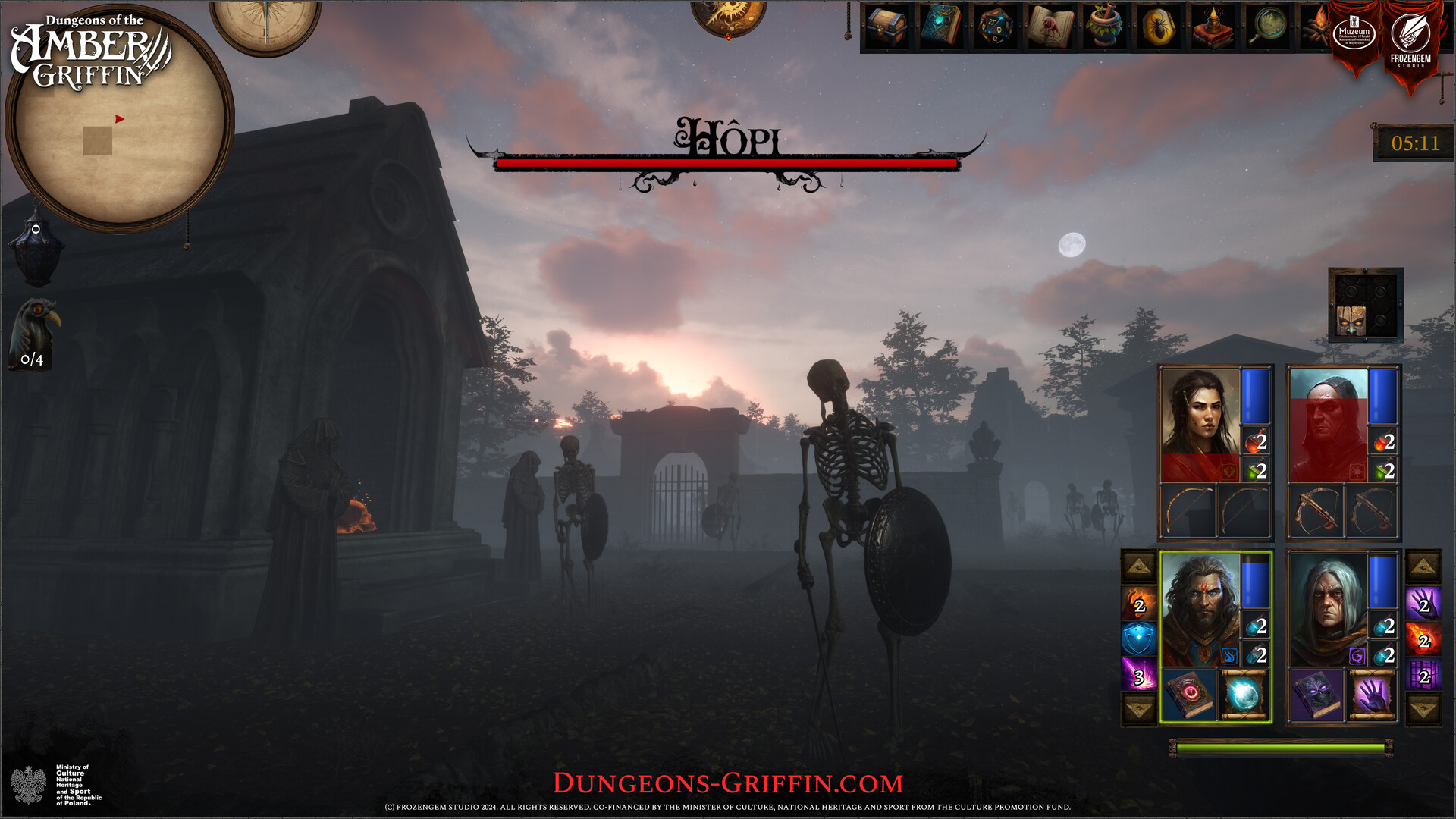Select the frost orb scroll spell
1456x819 pixels.
pyautogui.click(x=1244, y=693)
